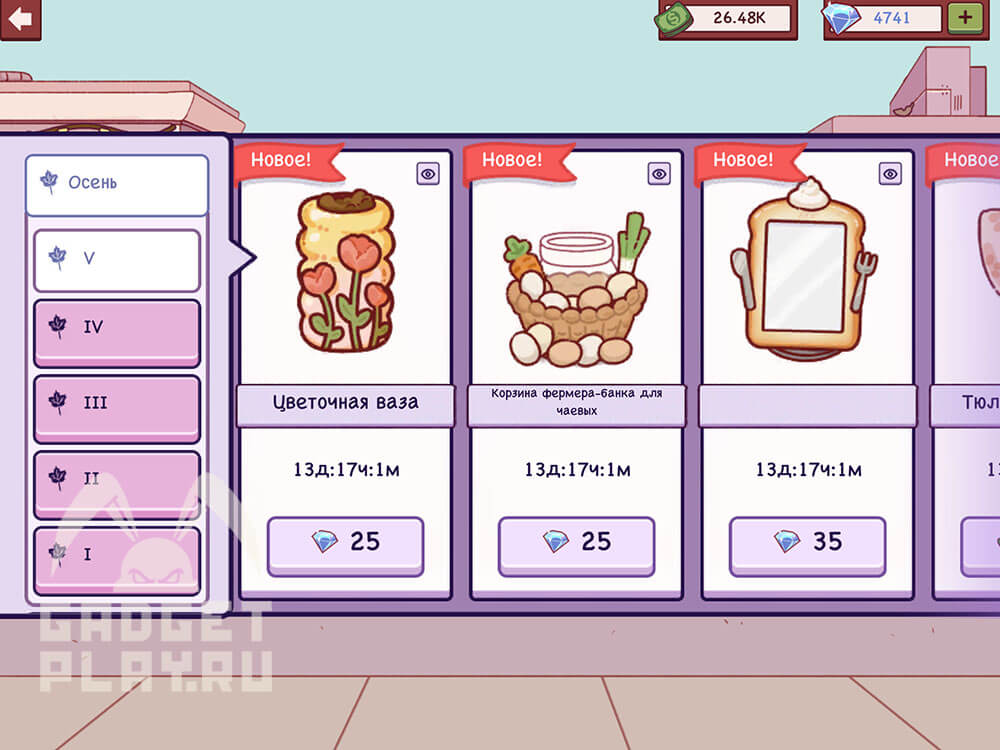This screenshot has height=750, width=1000.
Task: Select the autumn I tab
Action: (x=116, y=556)
